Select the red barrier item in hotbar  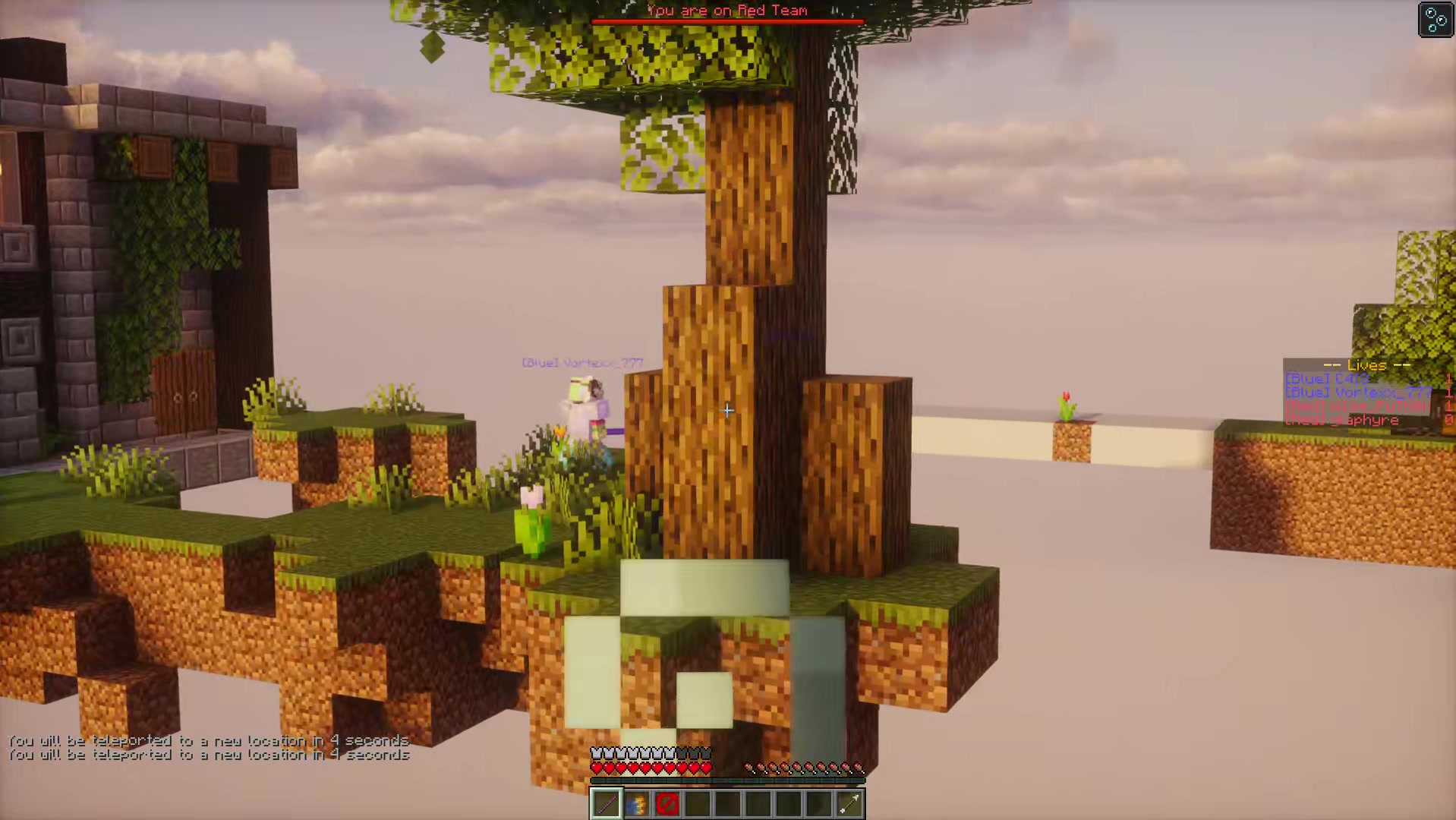(667, 803)
